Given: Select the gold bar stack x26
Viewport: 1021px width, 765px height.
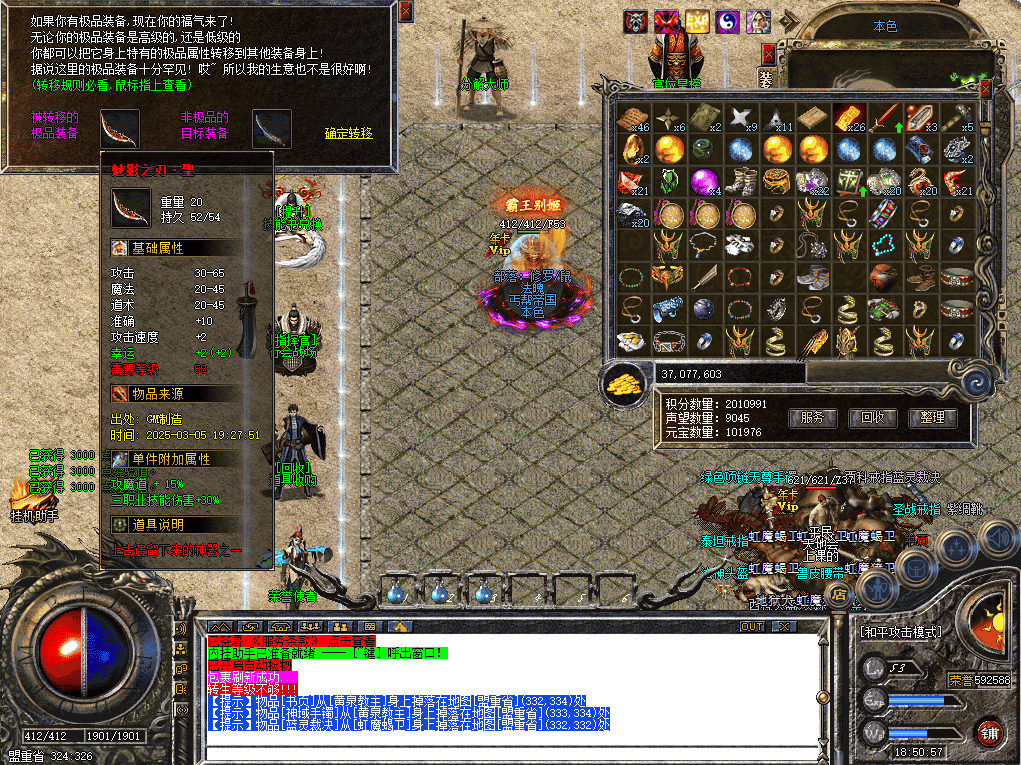Looking at the screenshot, I should pyautogui.click(x=849, y=118).
